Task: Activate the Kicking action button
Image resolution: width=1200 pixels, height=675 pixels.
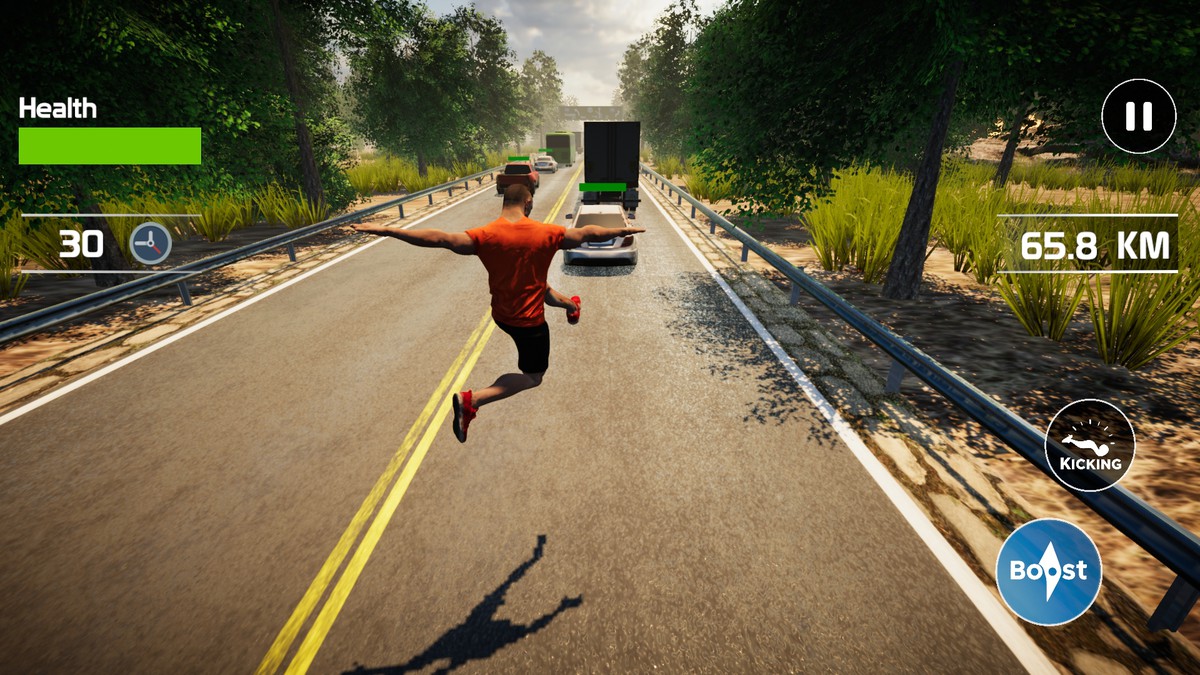Action: point(1090,445)
